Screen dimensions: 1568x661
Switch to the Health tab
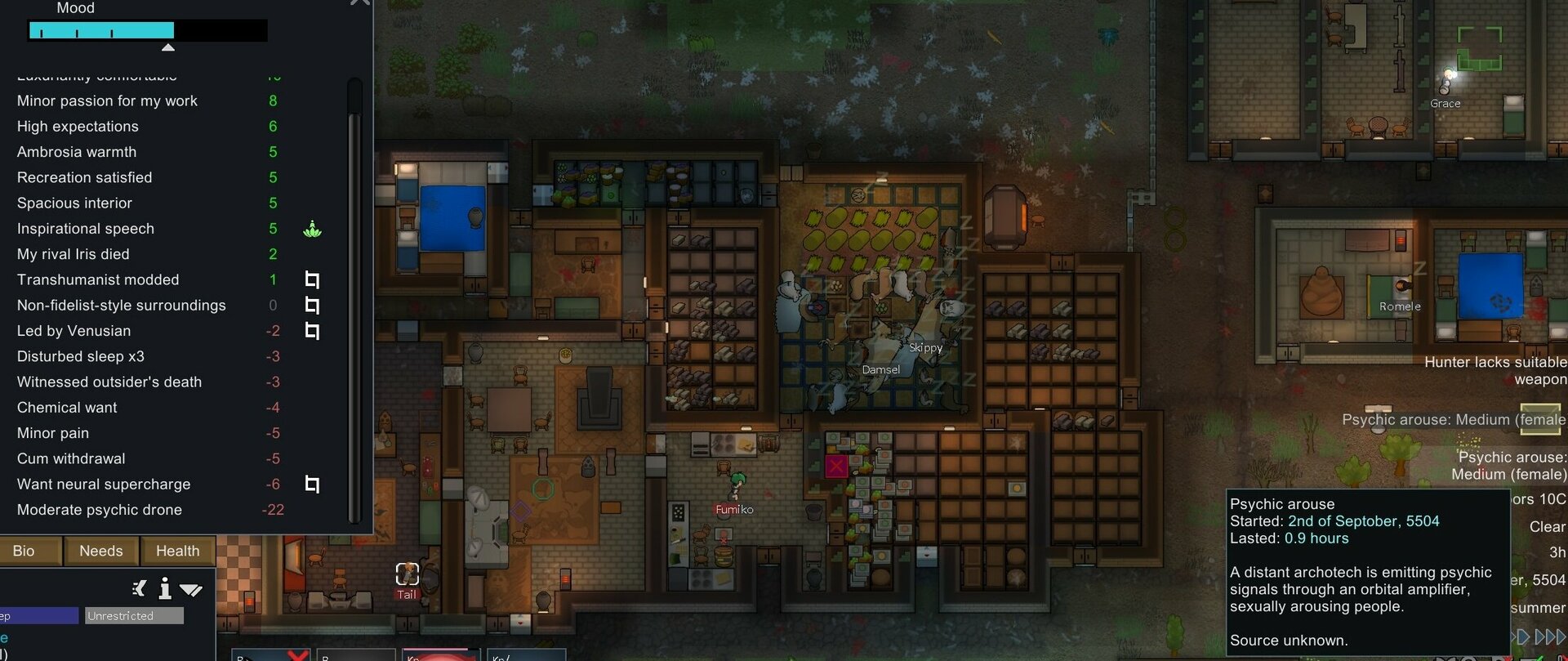(177, 551)
